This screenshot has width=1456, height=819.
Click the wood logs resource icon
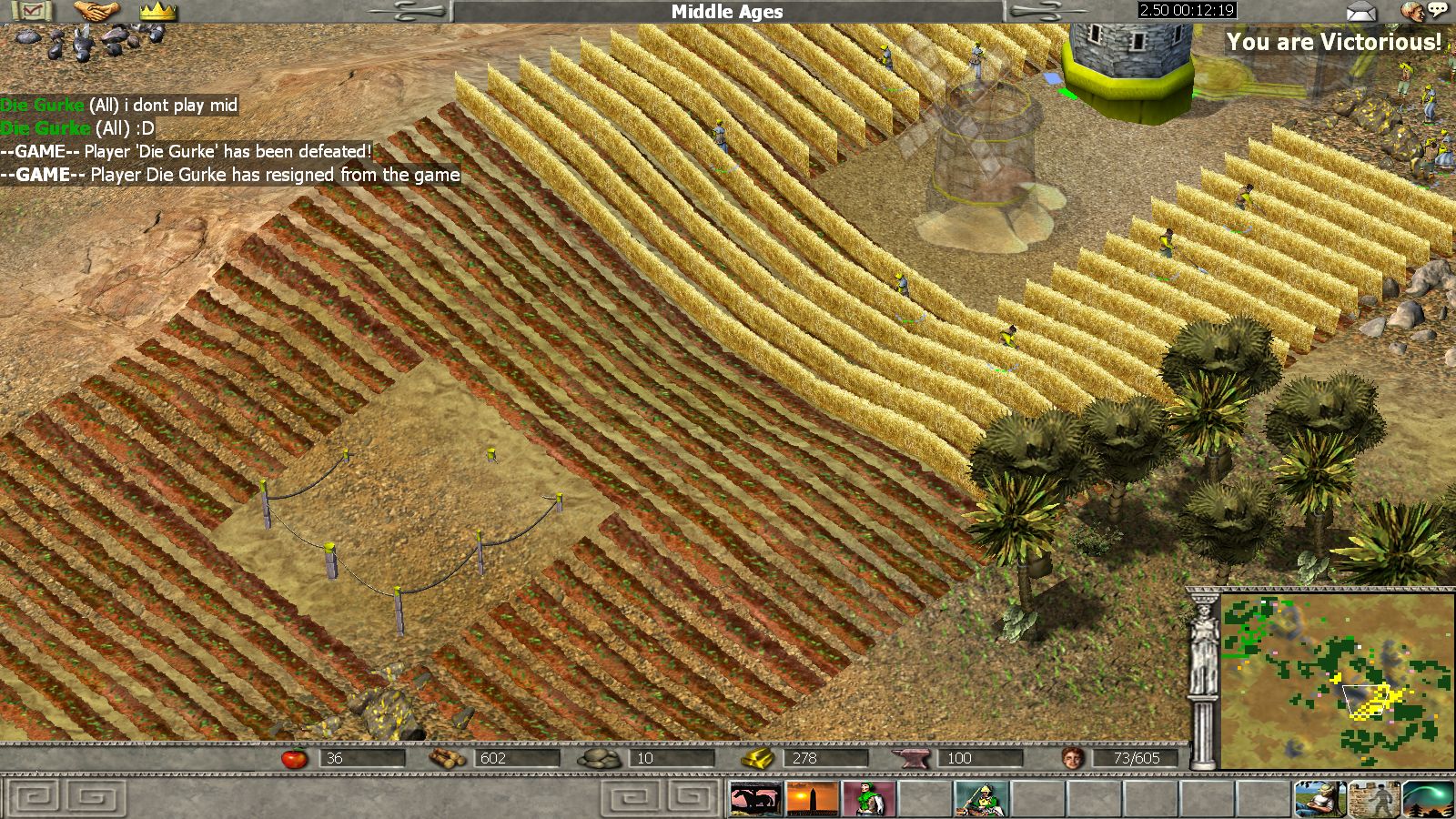pyautogui.click(x=448, y=758)
